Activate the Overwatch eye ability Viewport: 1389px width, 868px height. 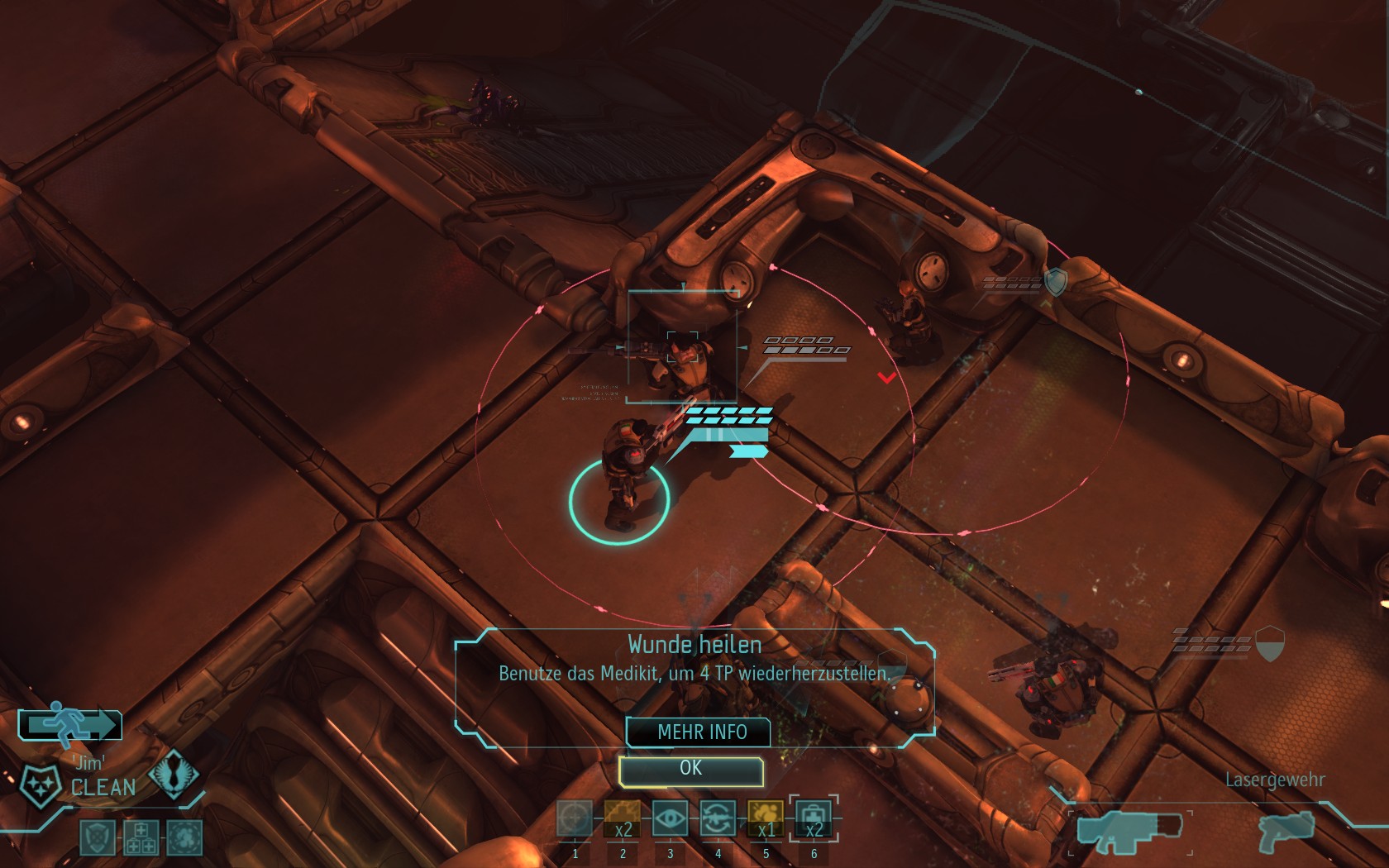click(670, 818)
